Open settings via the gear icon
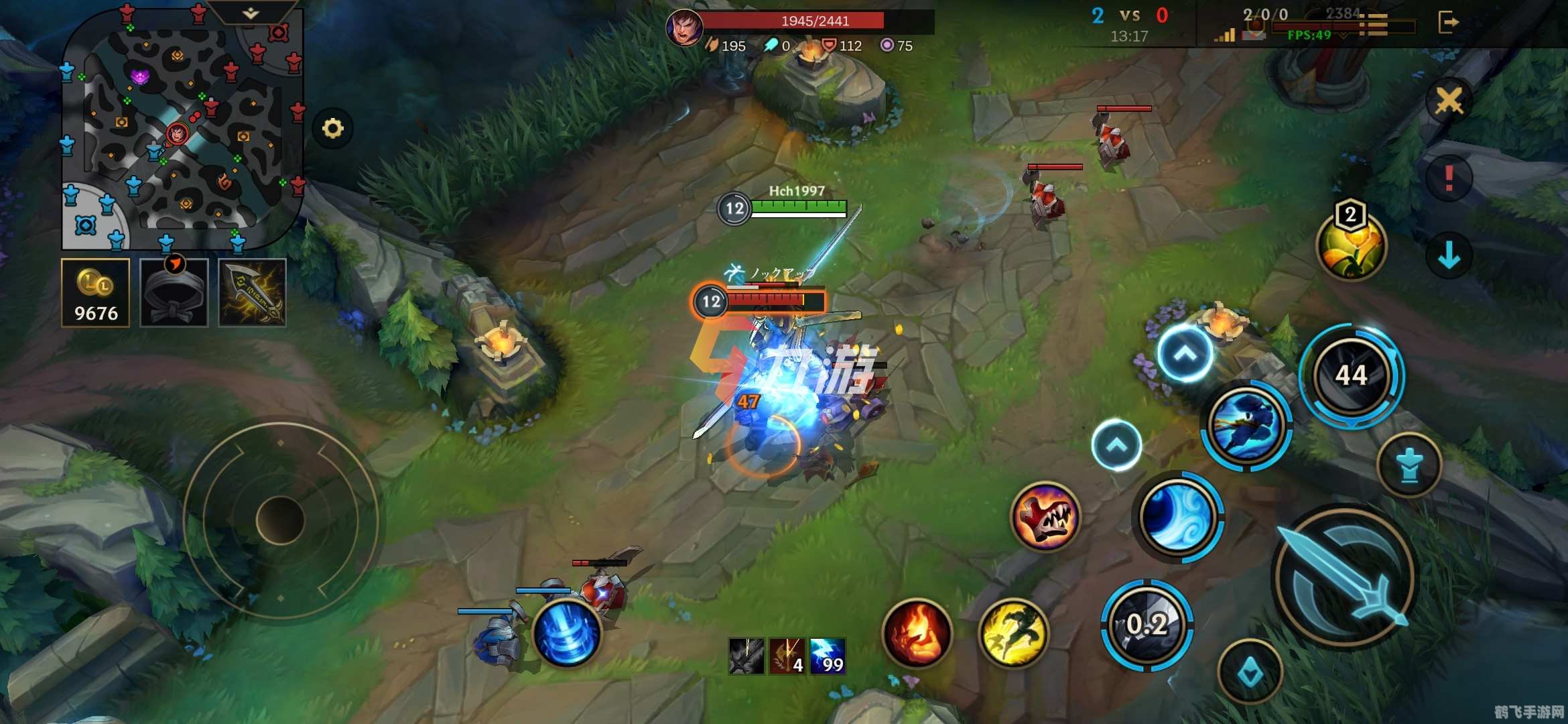The height and width of the screenshot is (724, 1568). (x=332, y=128)
